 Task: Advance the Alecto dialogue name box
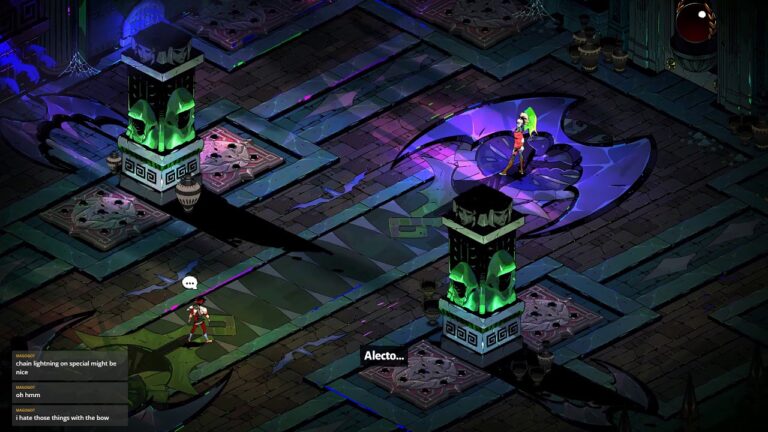[x=384, y=355]
